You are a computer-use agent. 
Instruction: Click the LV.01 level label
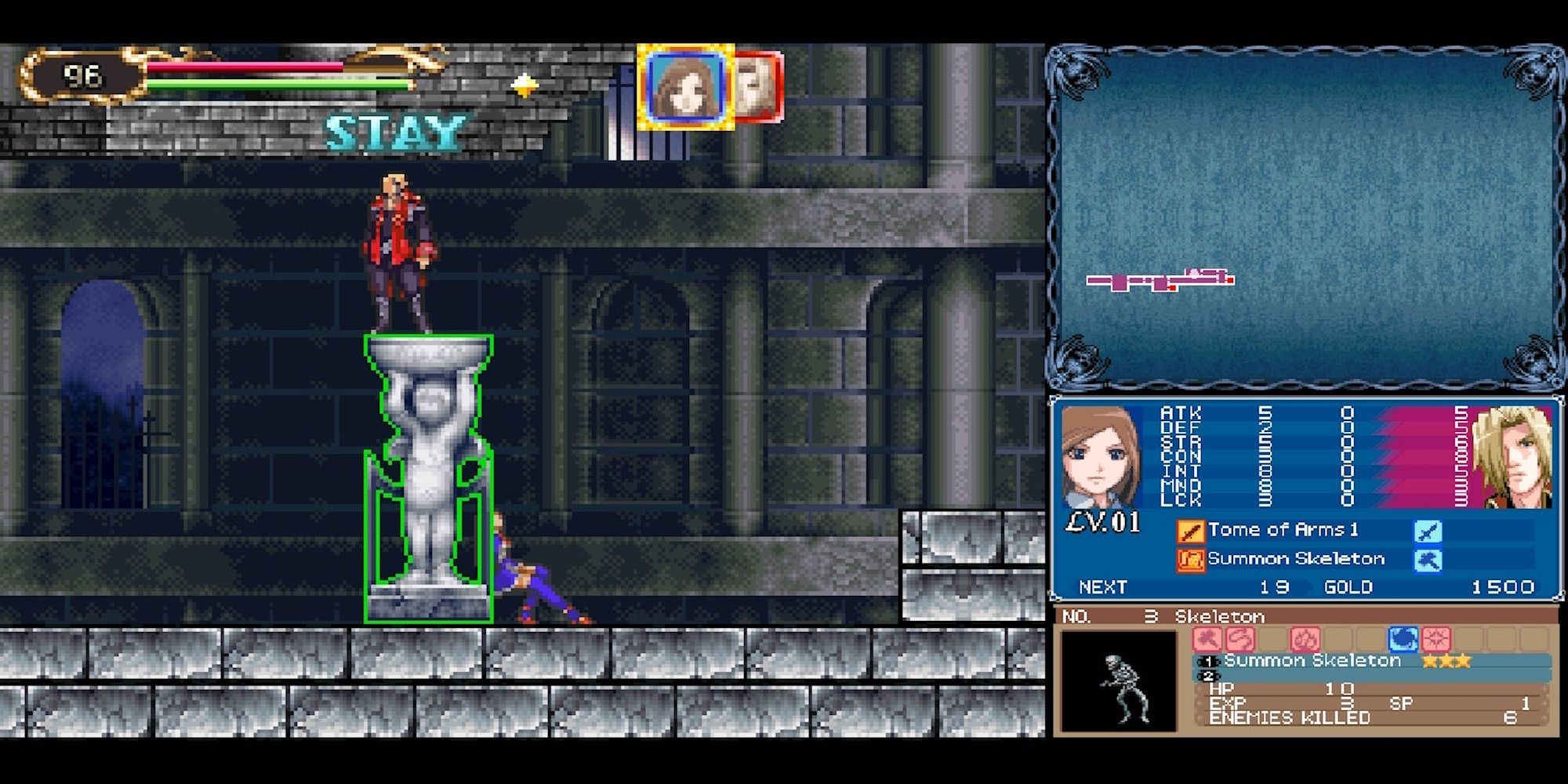pyautogui.click(x=1102, y=523)
